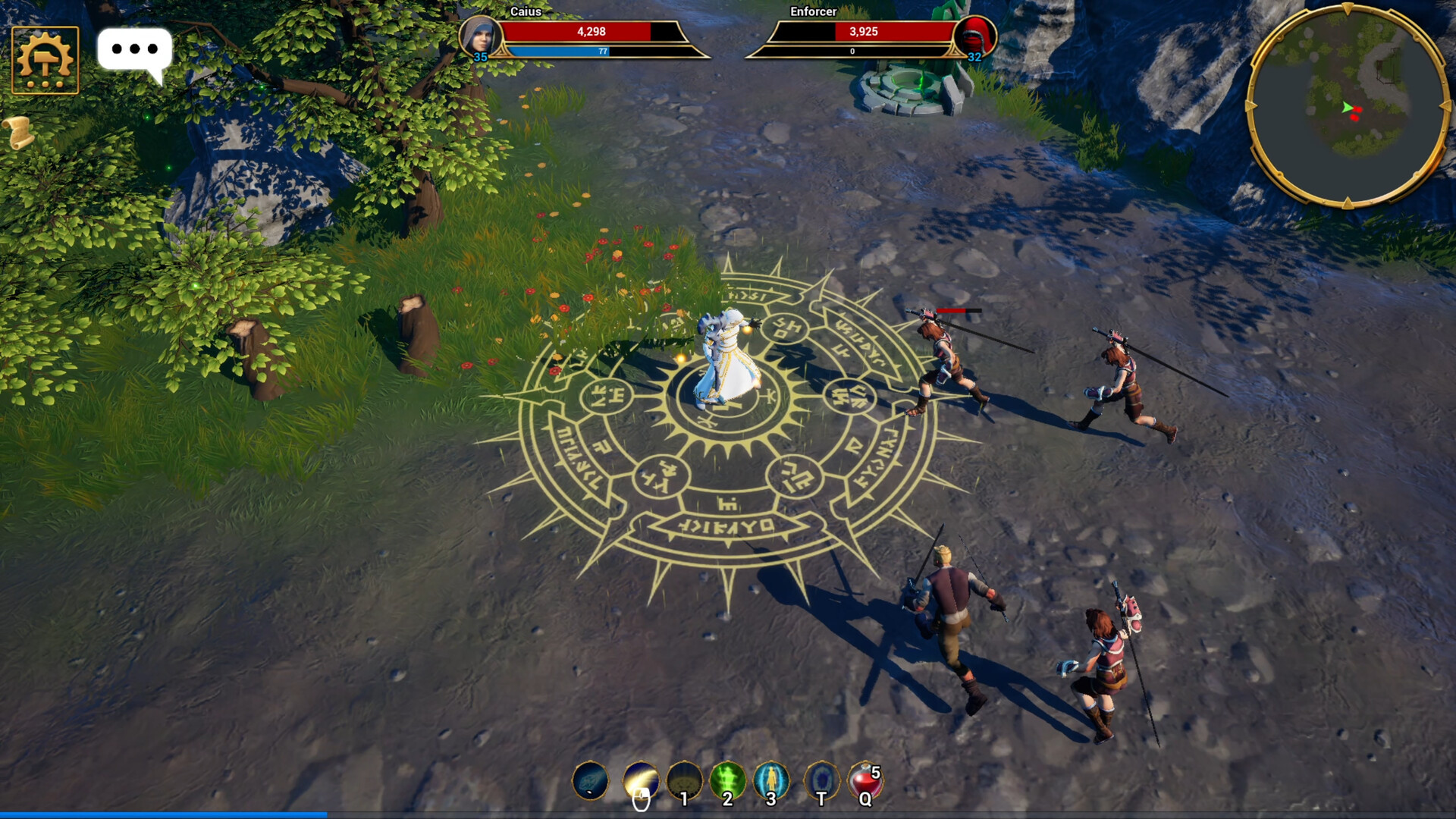Activate the green glowing figure skill
Image resolution: width=1456 pixels, height=819 pixels.
click(x=727, y=780)
